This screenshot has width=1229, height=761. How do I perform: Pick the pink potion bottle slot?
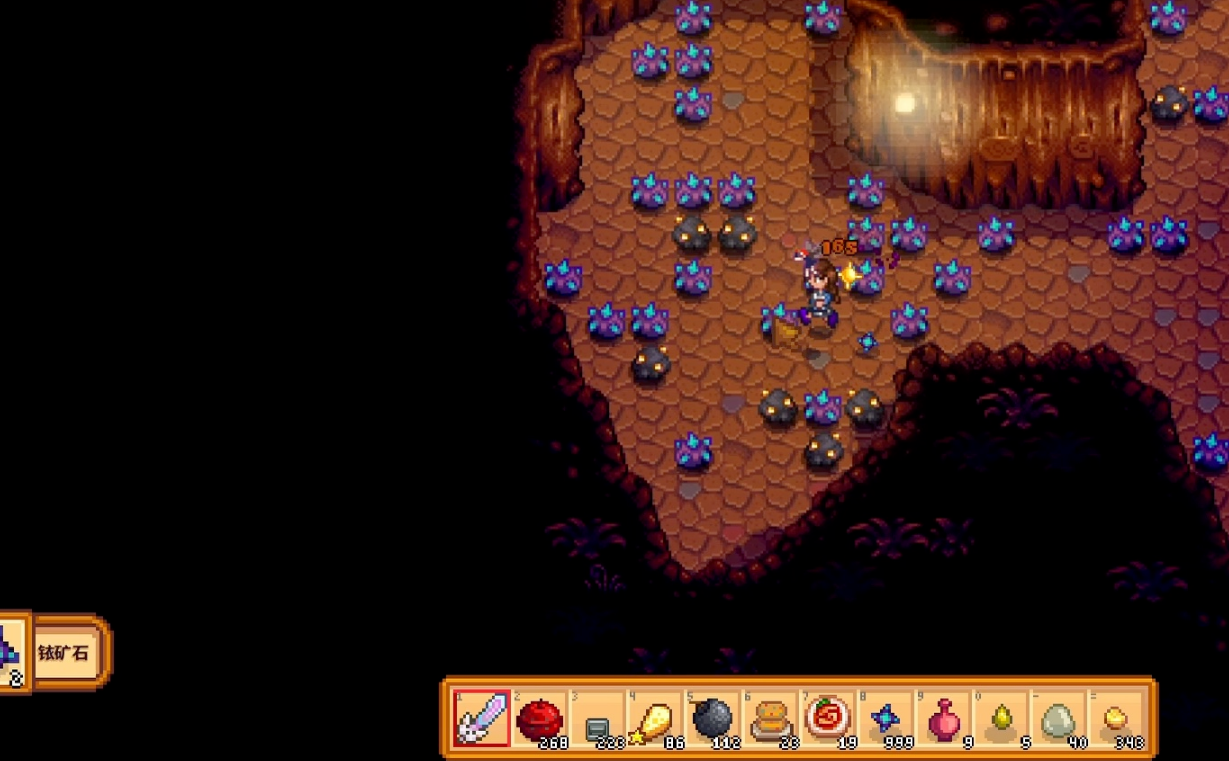coord(943,718)
